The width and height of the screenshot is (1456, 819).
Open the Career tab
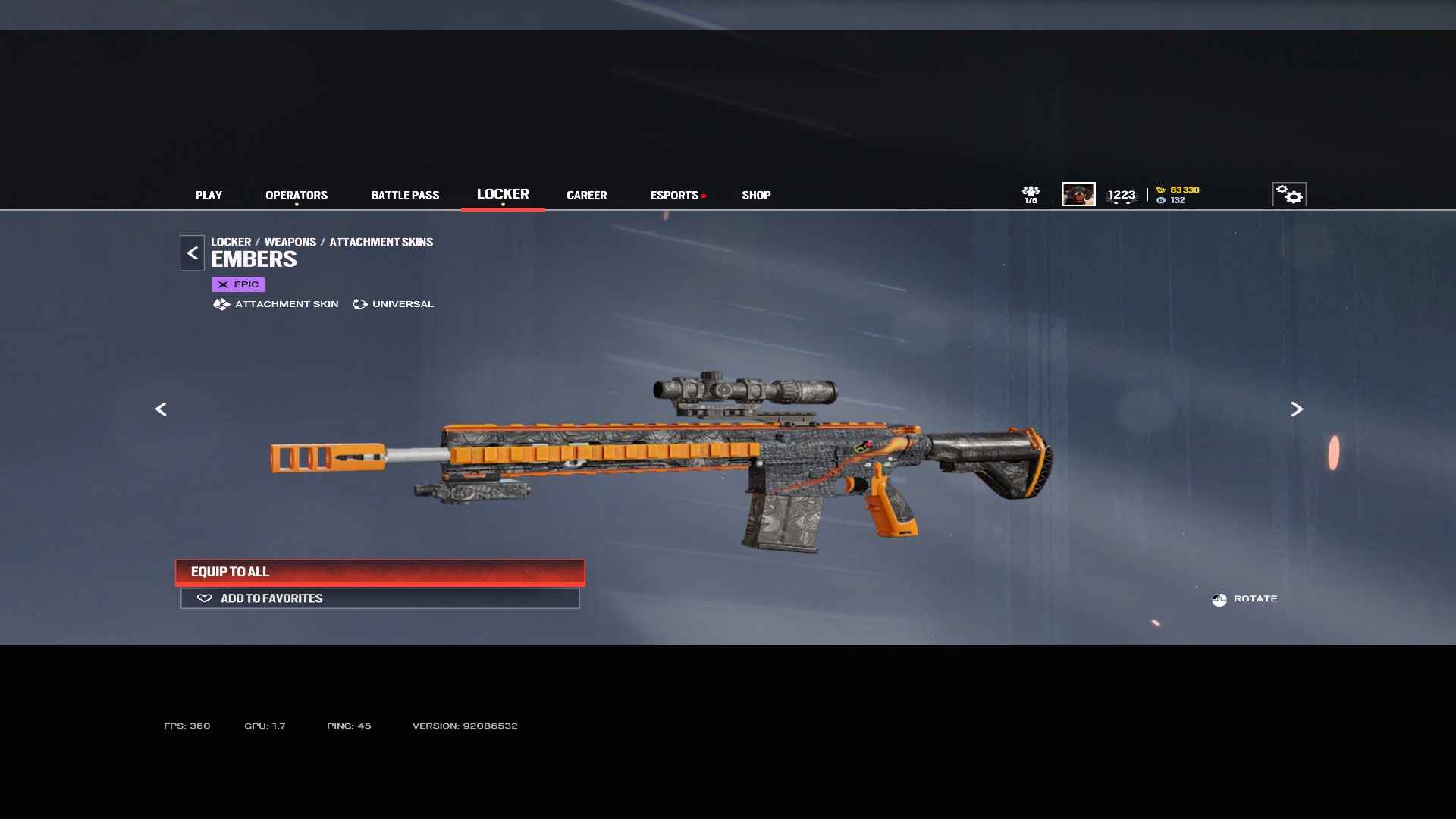point(586,195)
